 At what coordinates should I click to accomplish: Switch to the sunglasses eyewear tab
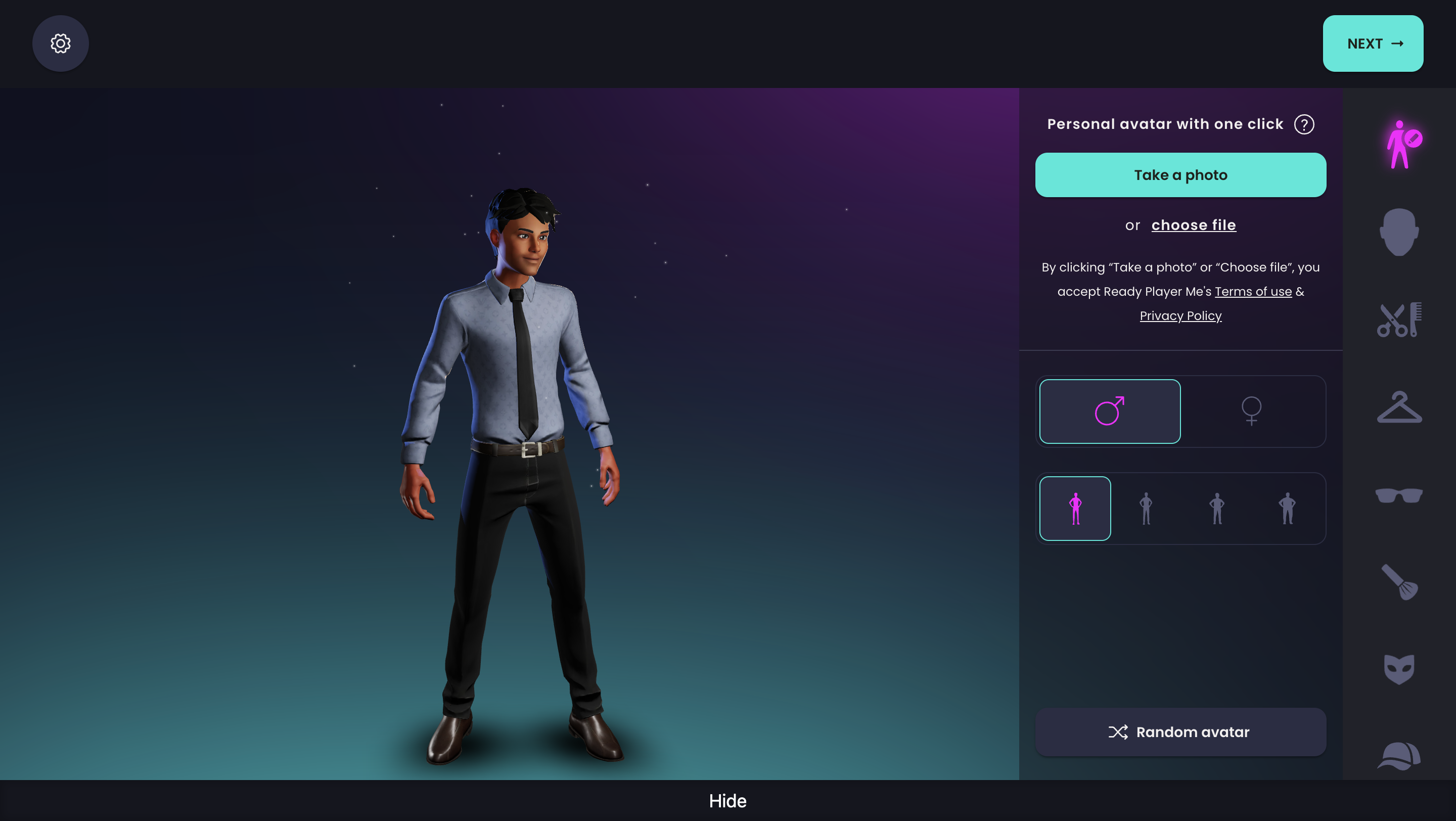[1398, 495]
